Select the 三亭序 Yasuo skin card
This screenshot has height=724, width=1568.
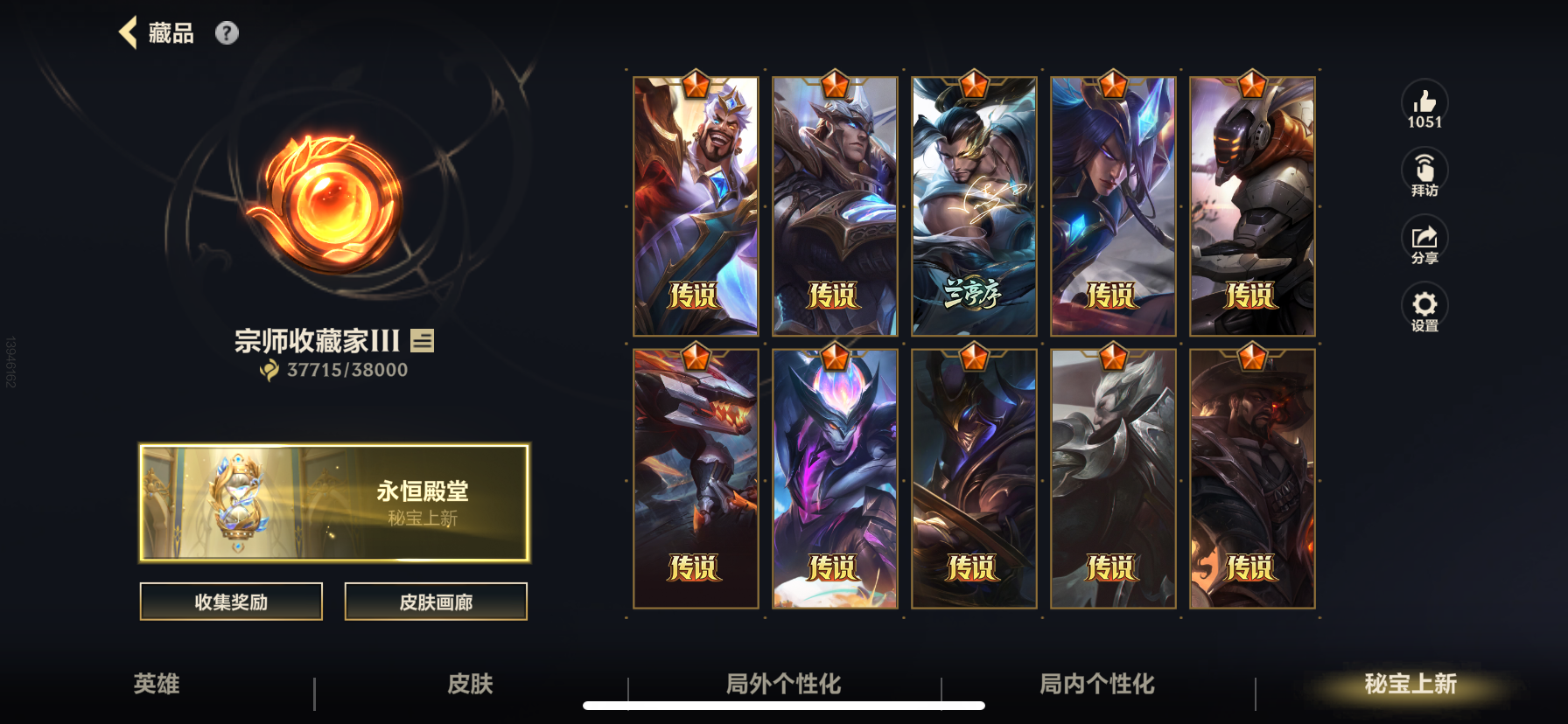(x=972, y=205)
